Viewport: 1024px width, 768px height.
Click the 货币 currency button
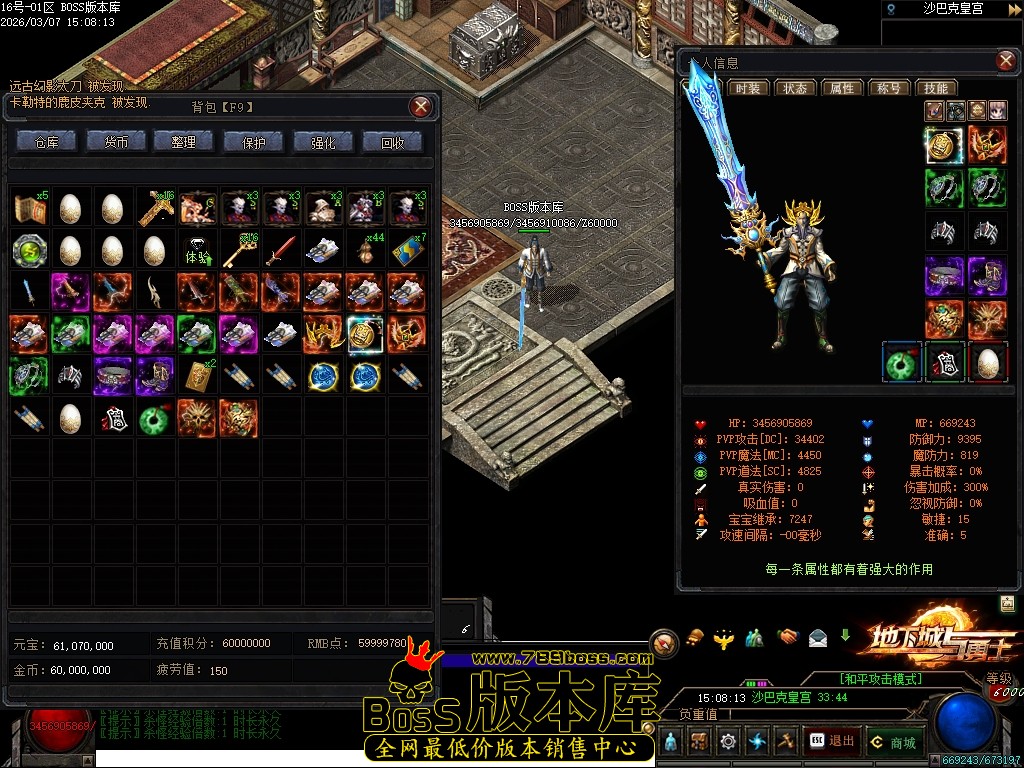click(116, 142)
